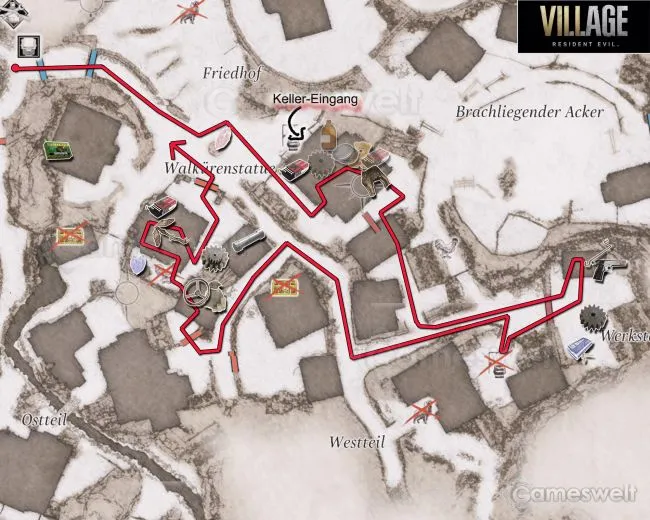This screenshot has height=520, width=650.
Task: Click the white square icon at route start
Action: pos(26,46)
